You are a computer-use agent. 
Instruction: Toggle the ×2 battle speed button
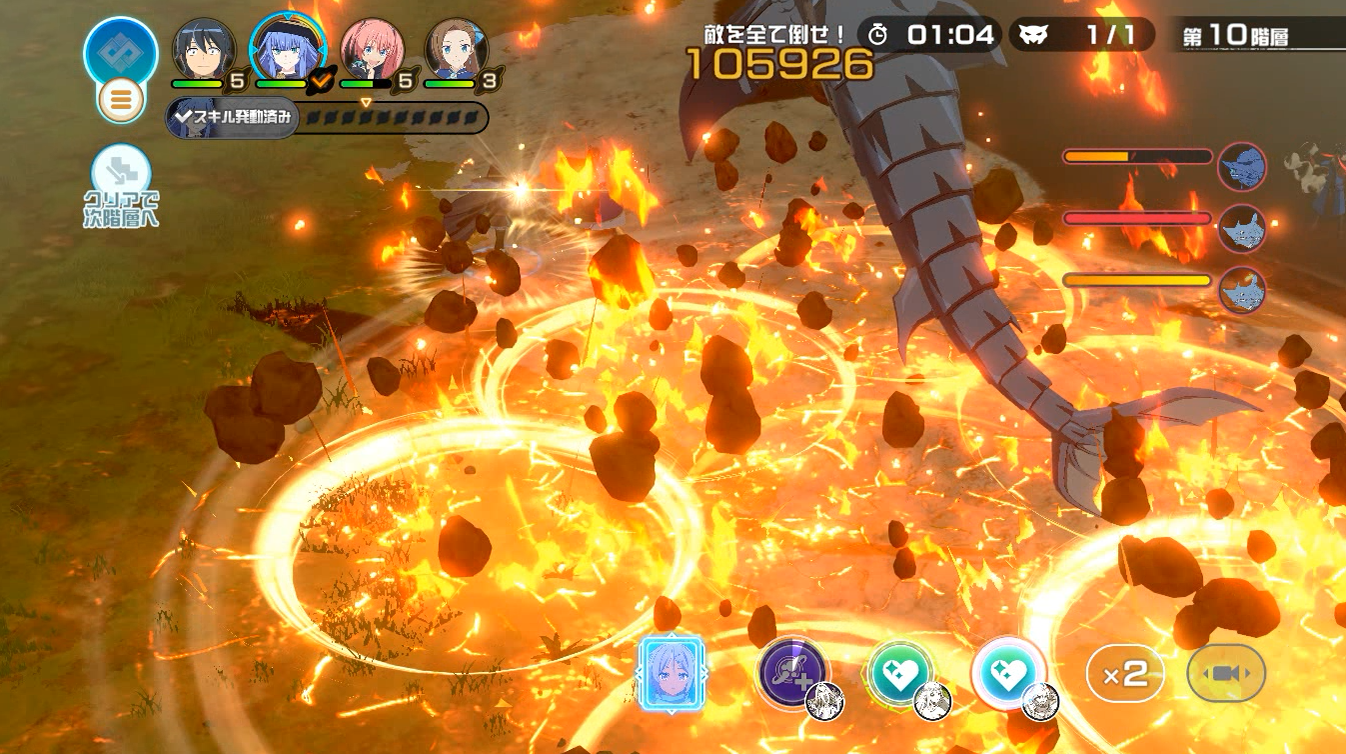1125,674
